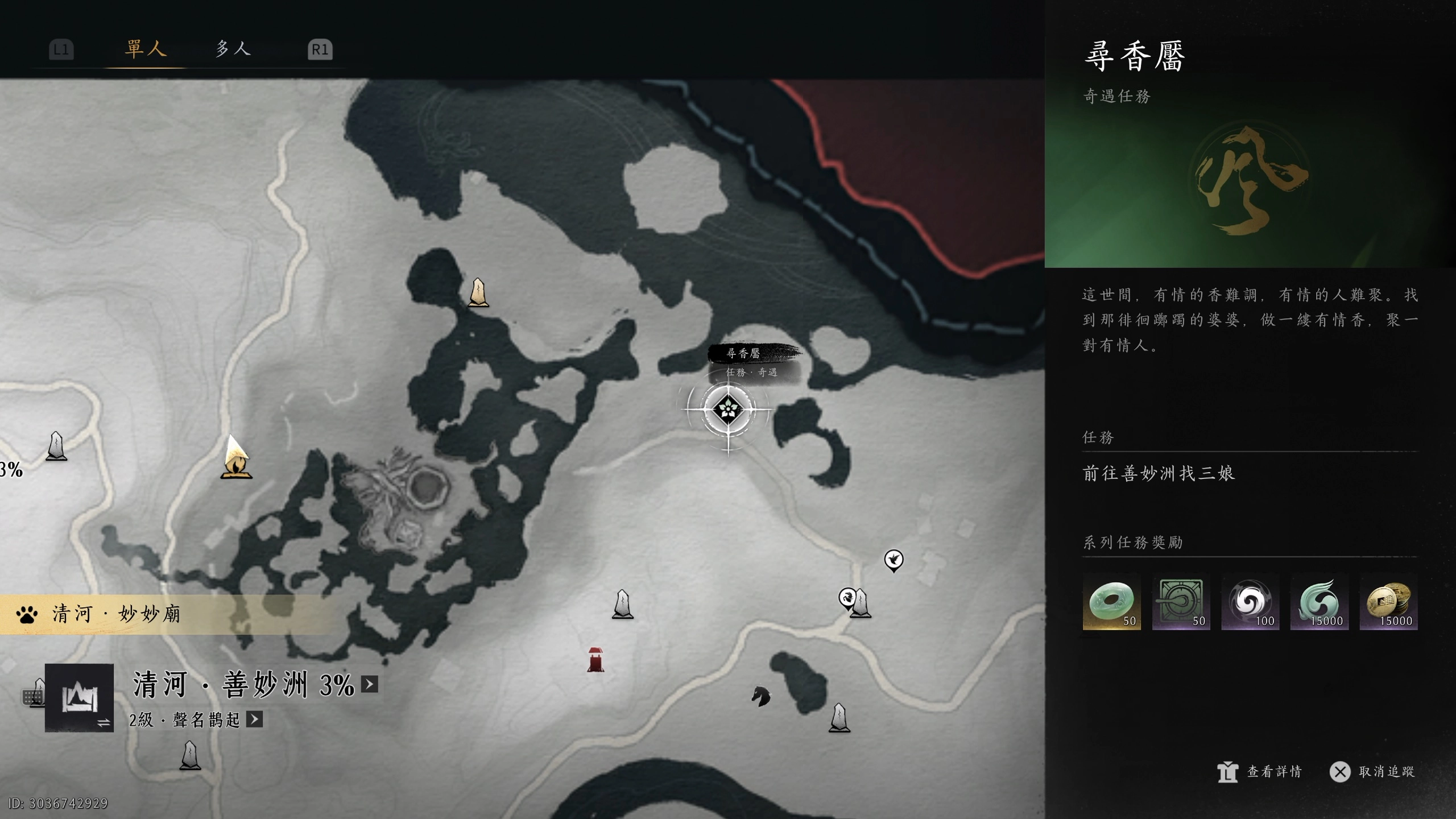This screenshot has width=1456, height=819.
Task: Click the black horse marker on the map
Action: coord(760,696)
